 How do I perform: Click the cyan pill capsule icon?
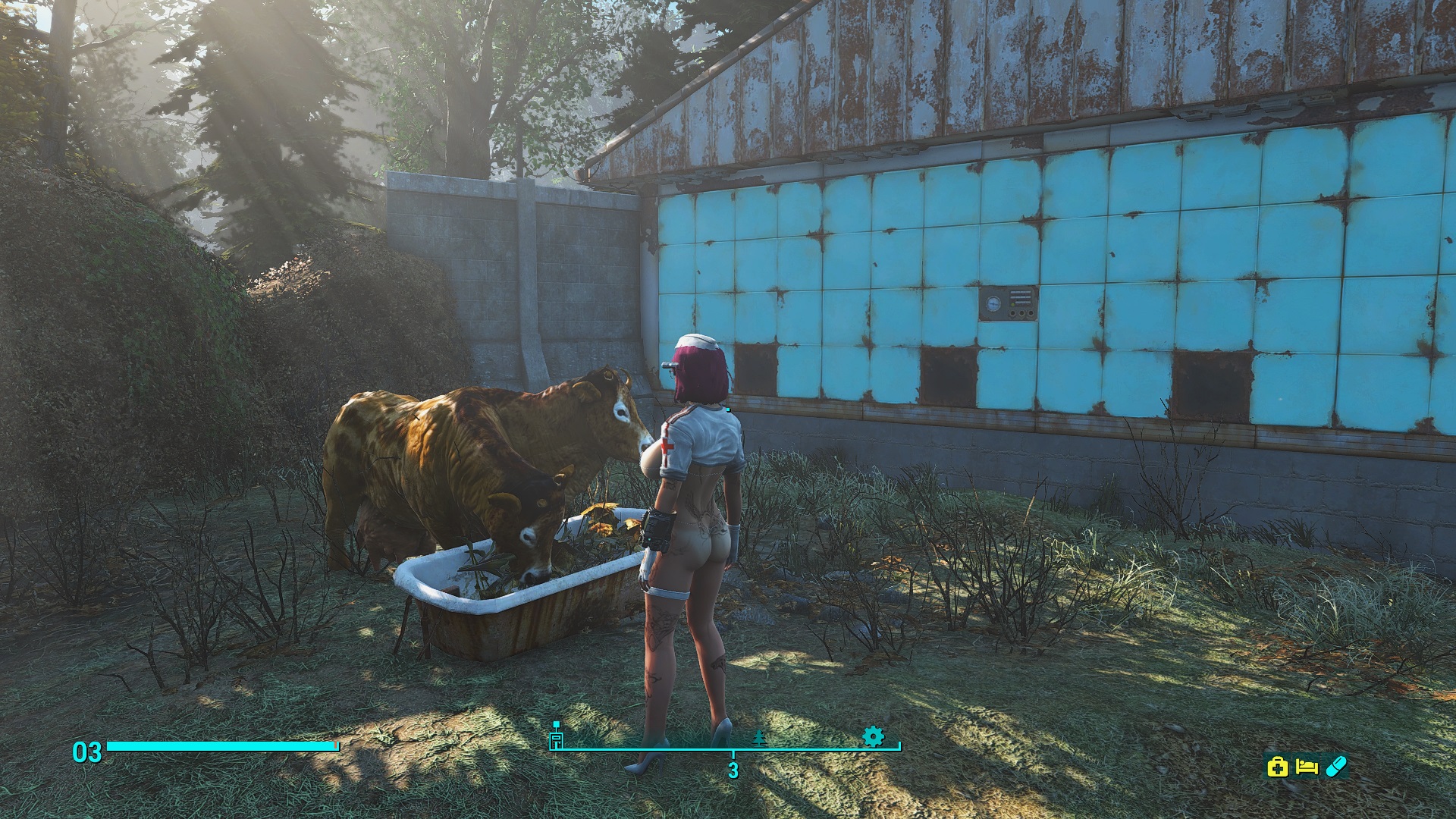(x=1335, y=767)
